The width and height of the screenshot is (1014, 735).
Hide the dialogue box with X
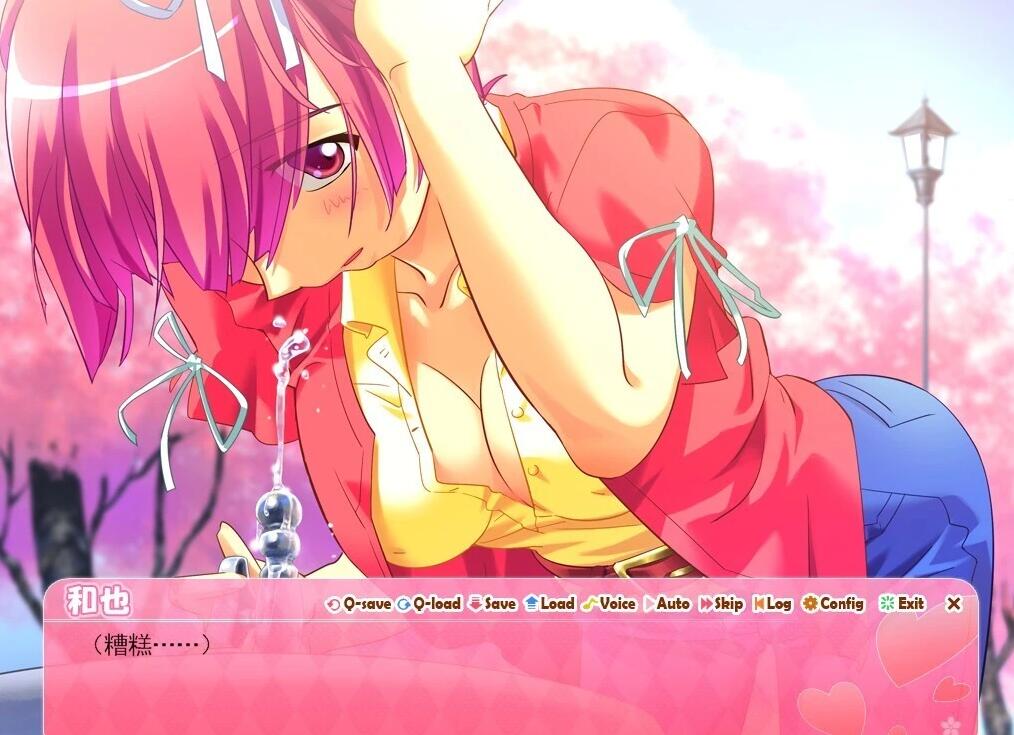point(954,604)
